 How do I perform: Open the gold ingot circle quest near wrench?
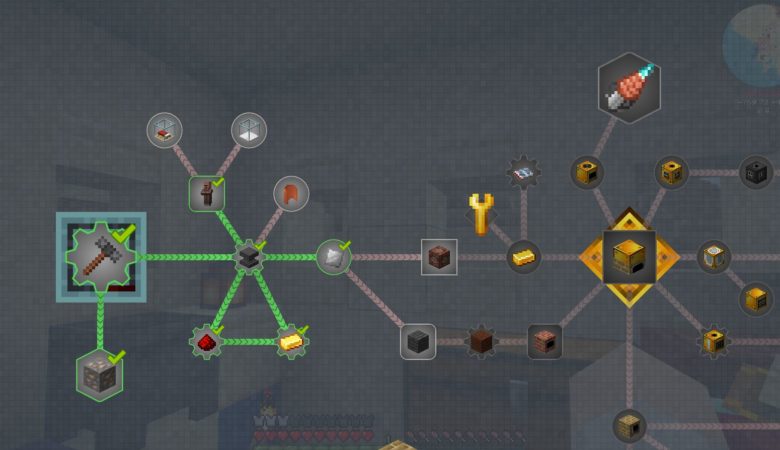[x=523, y=257]
